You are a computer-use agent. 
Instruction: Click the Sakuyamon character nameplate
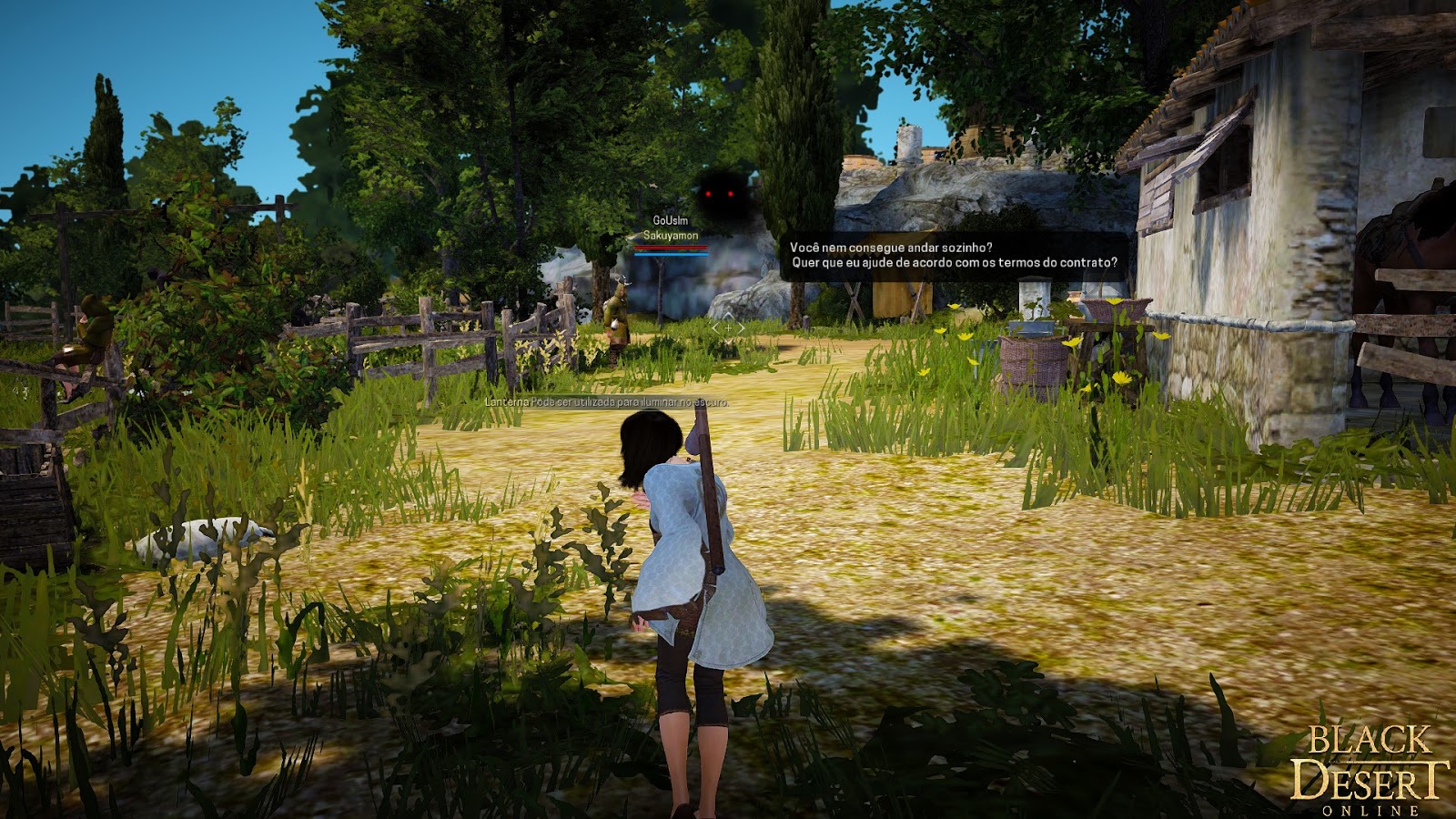(672, 236)
